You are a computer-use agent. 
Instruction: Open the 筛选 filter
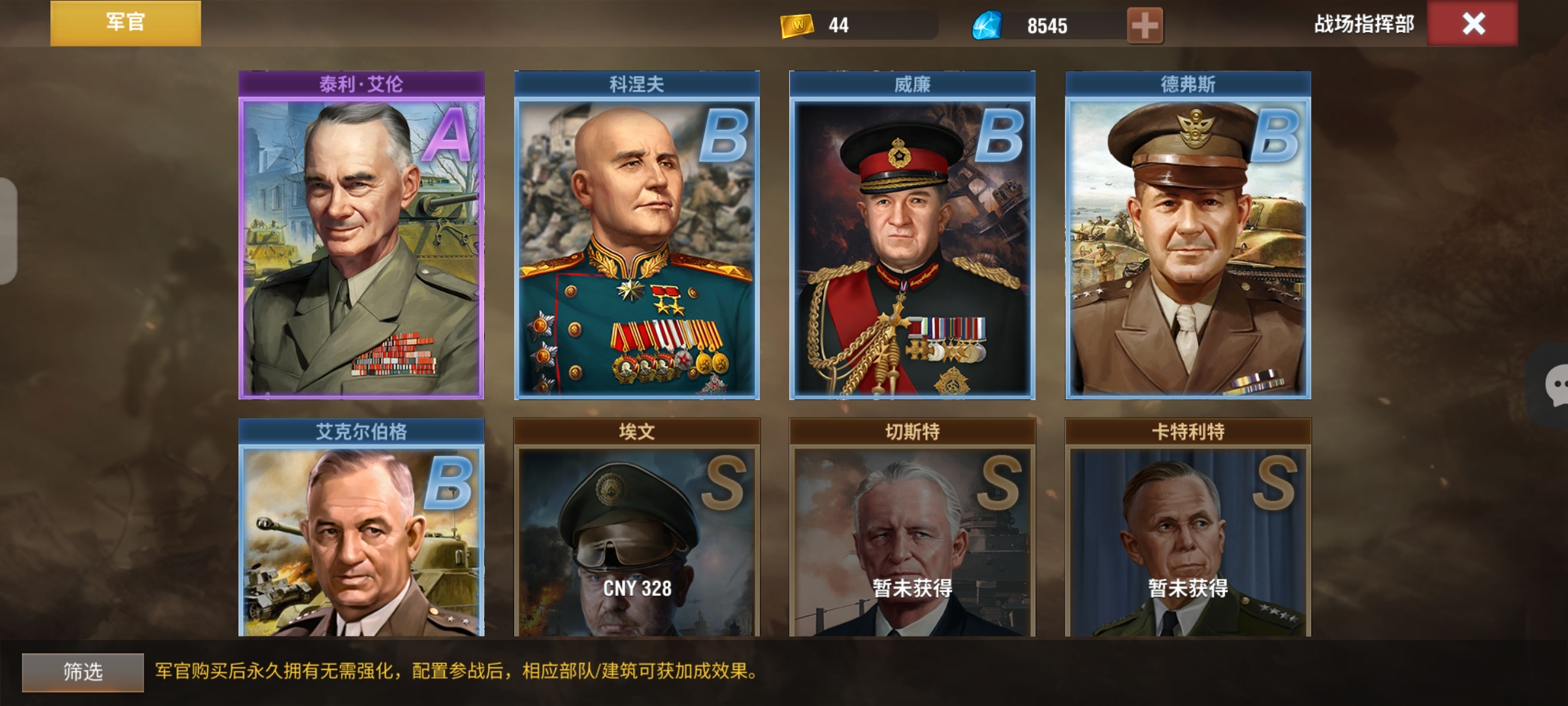[x=83, y=672]
